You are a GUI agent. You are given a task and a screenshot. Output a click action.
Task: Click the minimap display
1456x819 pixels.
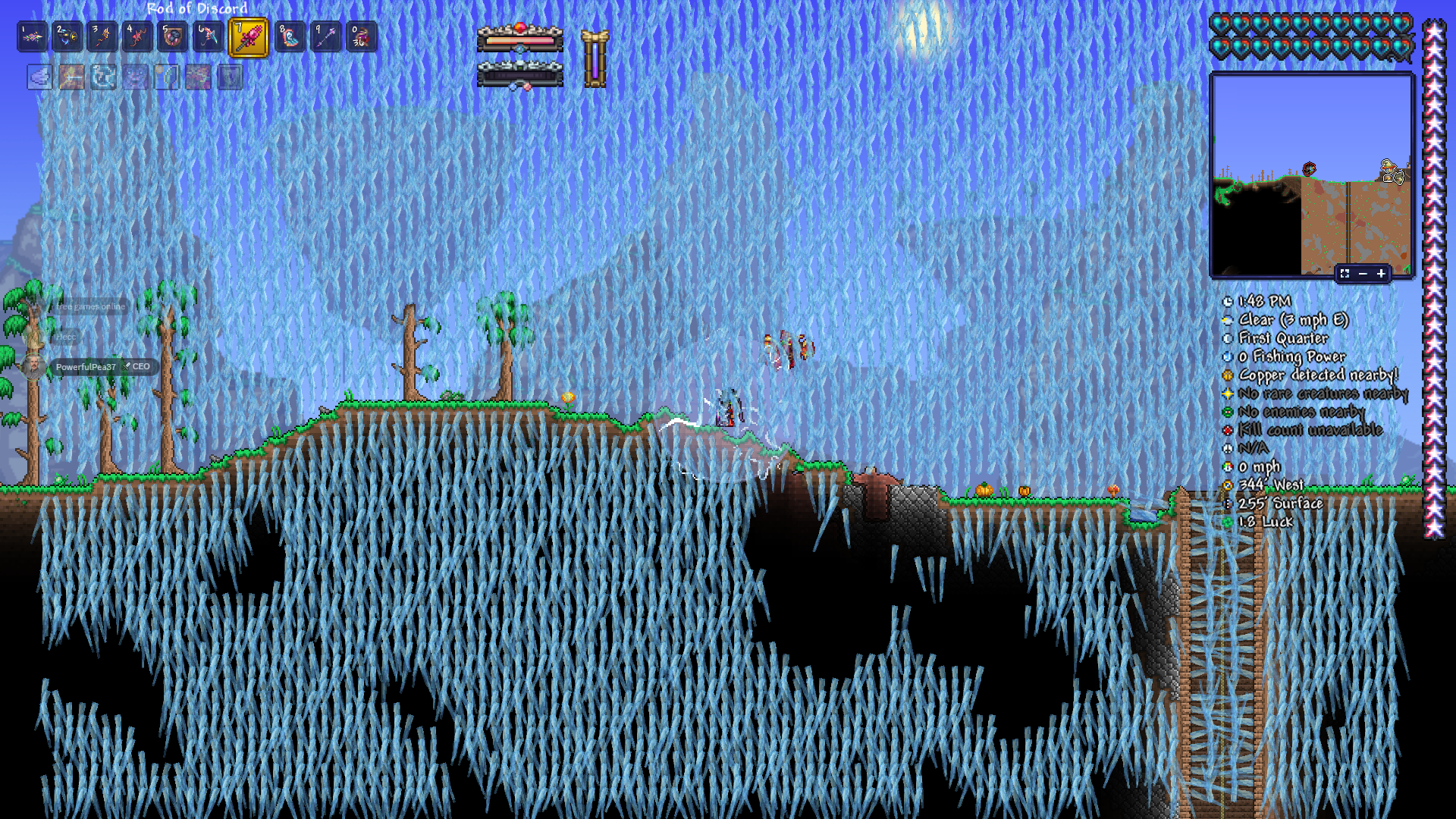(x=1311, y=174)
